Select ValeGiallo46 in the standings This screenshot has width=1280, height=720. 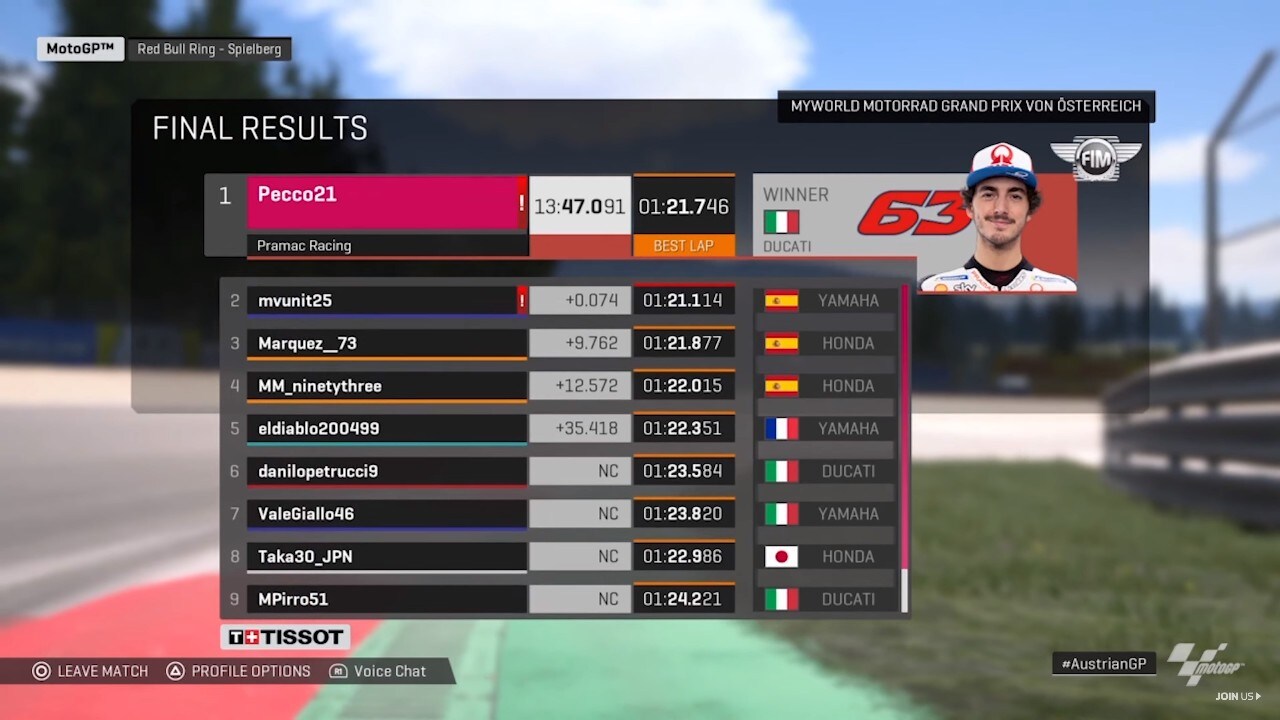(386, 514)
